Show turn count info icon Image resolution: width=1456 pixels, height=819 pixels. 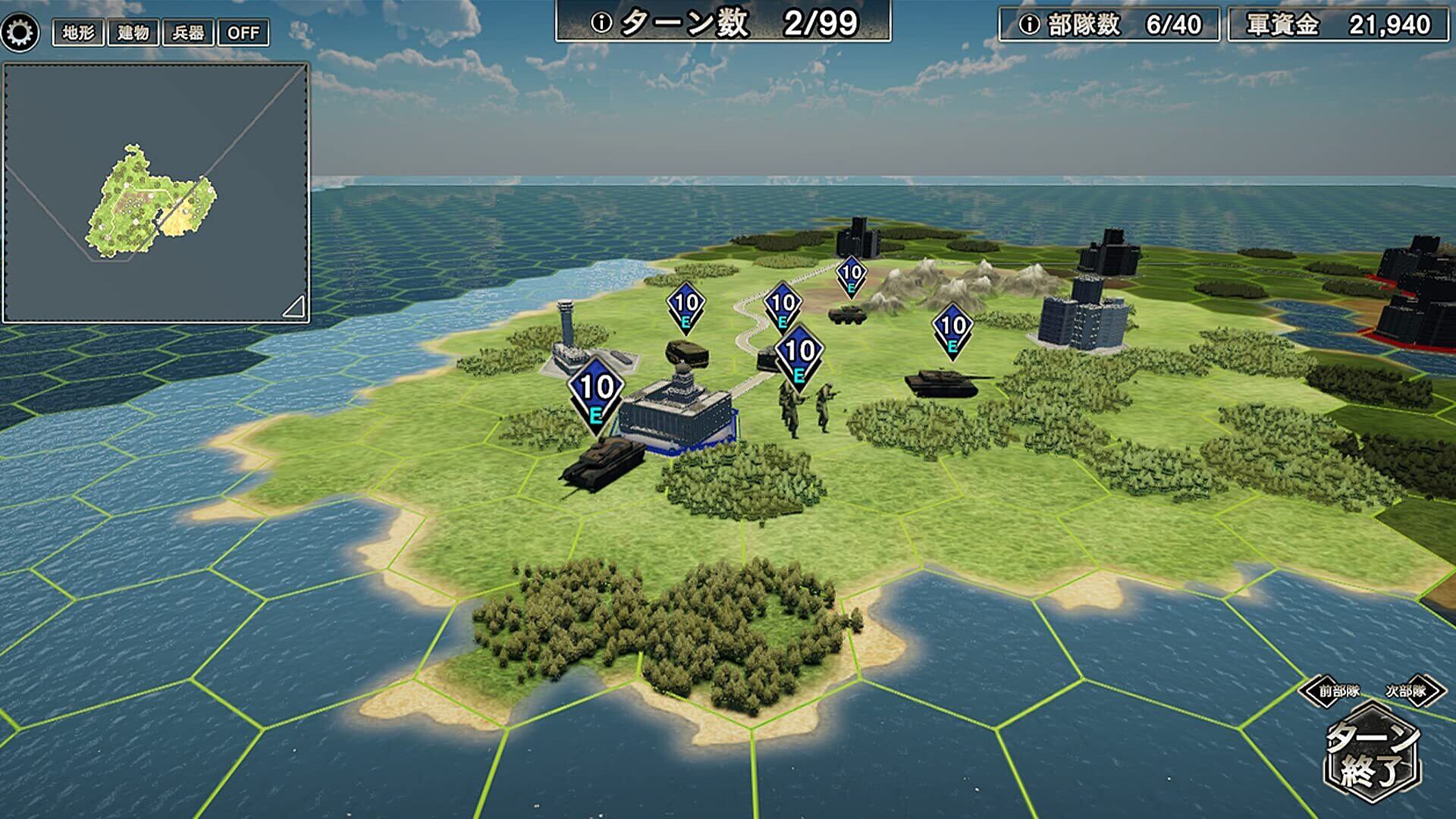tap(601, 24)
